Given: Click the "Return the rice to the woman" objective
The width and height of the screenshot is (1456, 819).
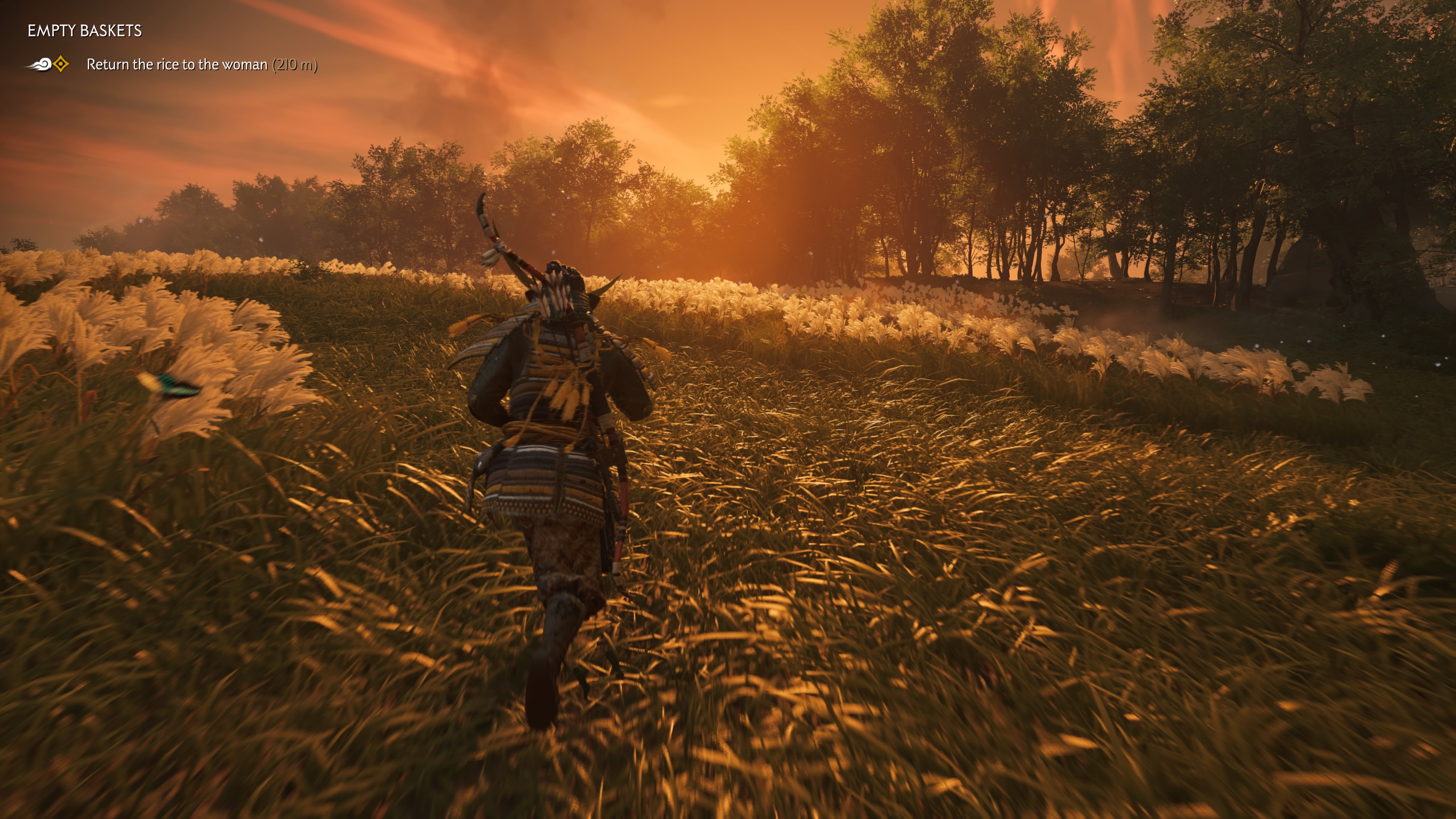Looking at the screenshot, I should (176, 65).
